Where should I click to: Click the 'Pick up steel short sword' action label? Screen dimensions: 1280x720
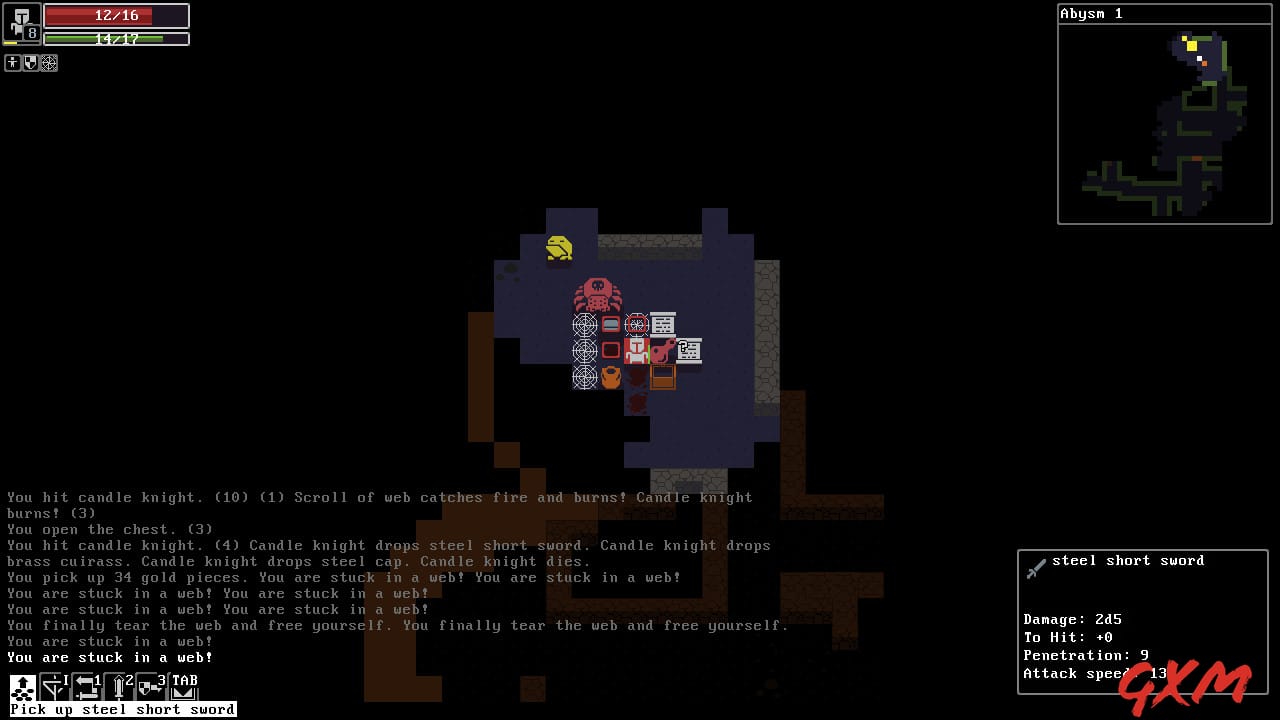[120, 708]
